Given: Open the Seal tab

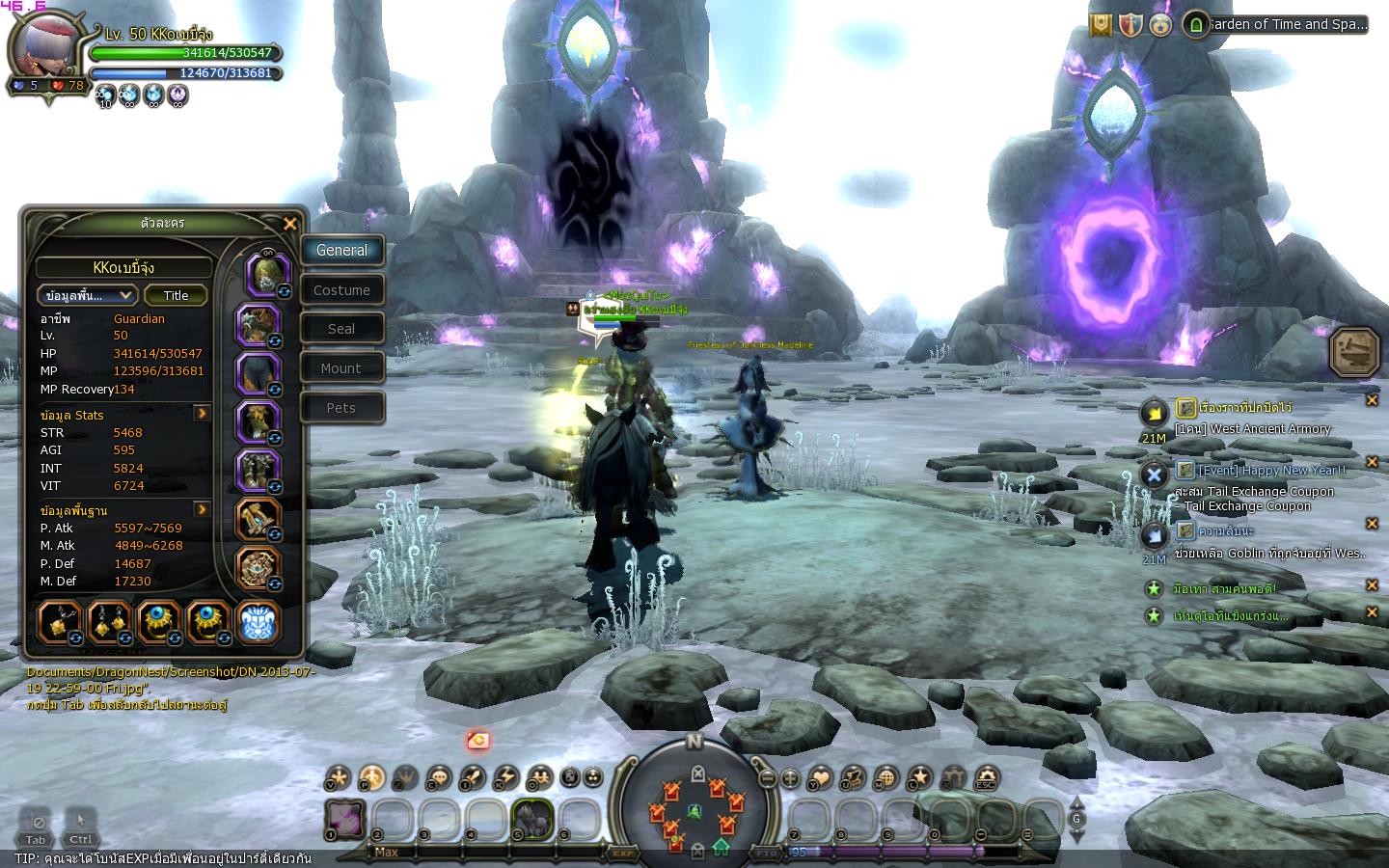Looking at the screenshot, I should click(341, 329).
